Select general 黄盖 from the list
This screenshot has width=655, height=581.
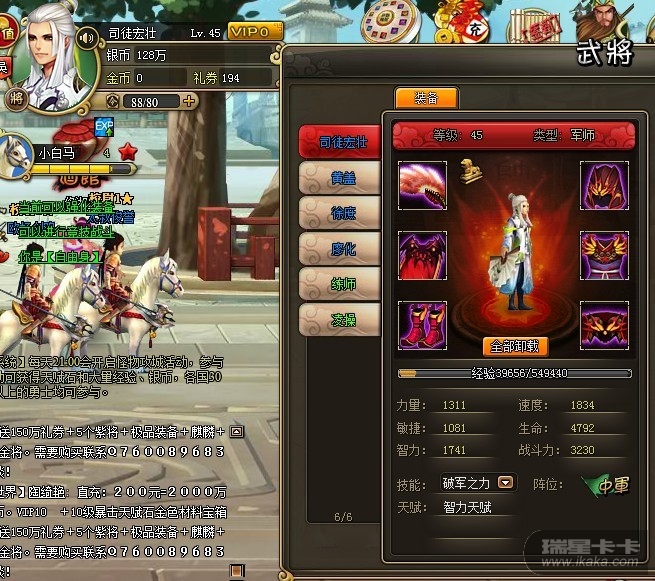click(x=342, y=177)
